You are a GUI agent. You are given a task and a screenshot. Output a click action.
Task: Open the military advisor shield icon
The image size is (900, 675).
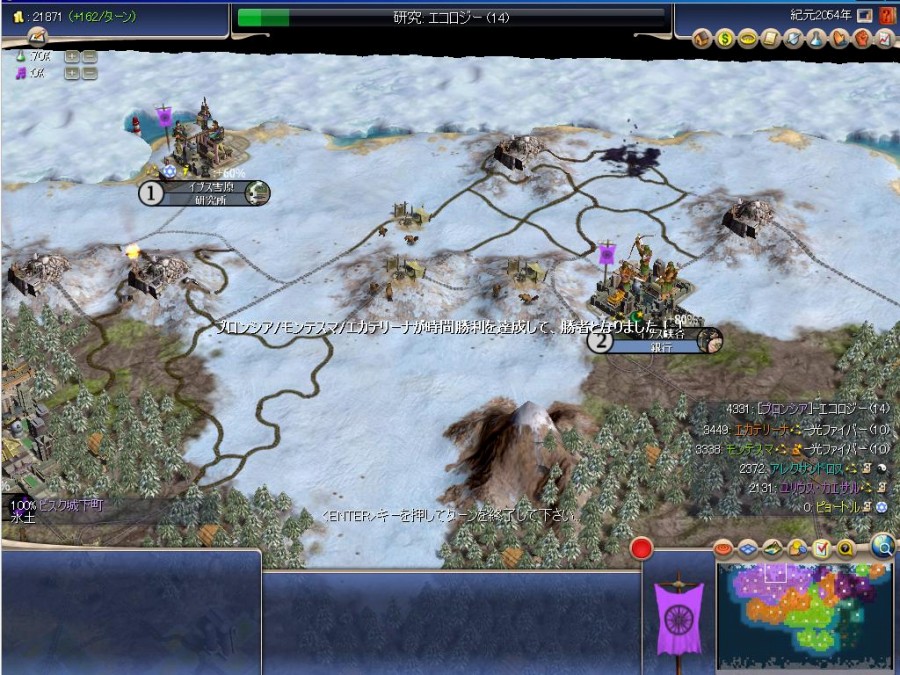793,39
